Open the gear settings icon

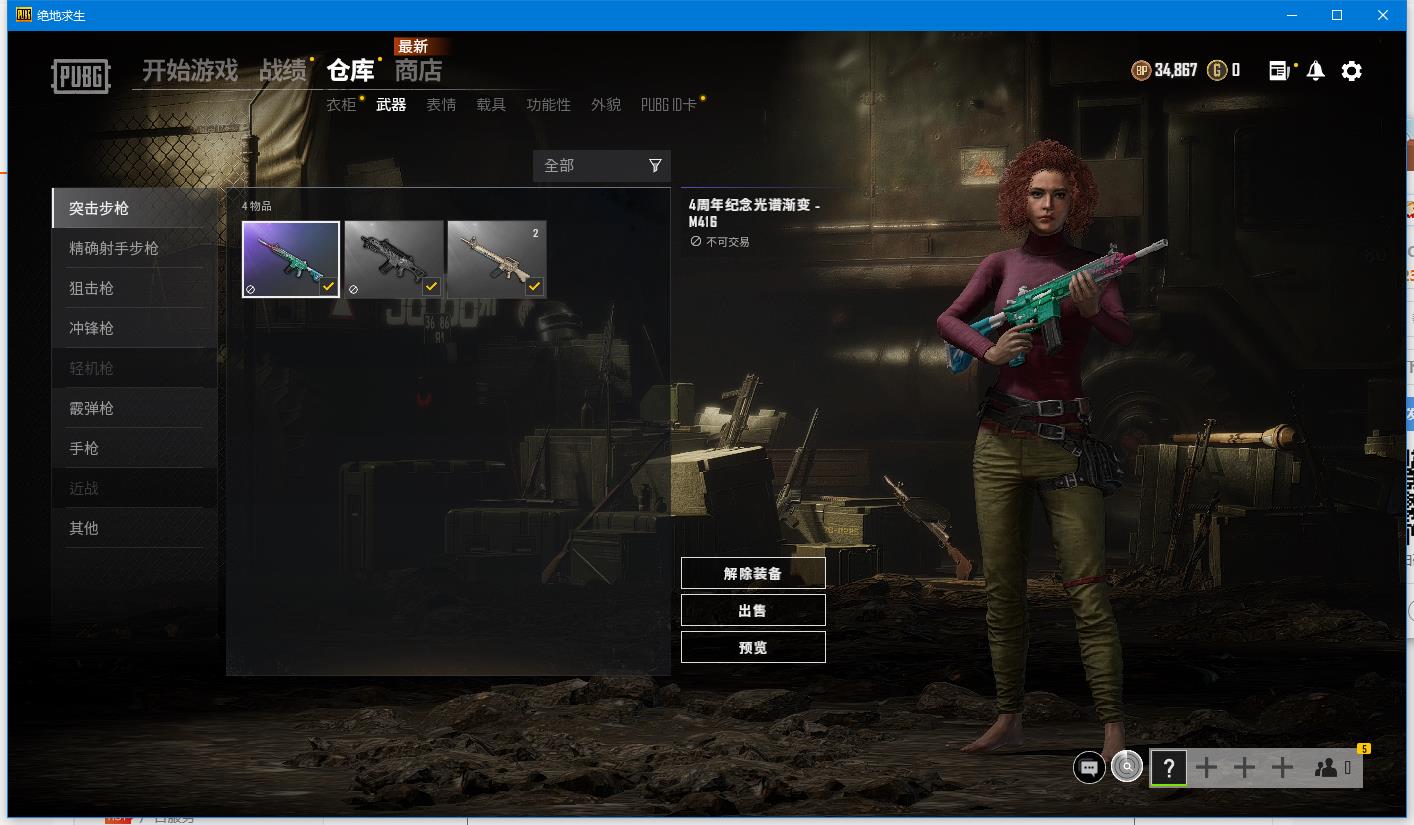click(x=1351, y=71)
